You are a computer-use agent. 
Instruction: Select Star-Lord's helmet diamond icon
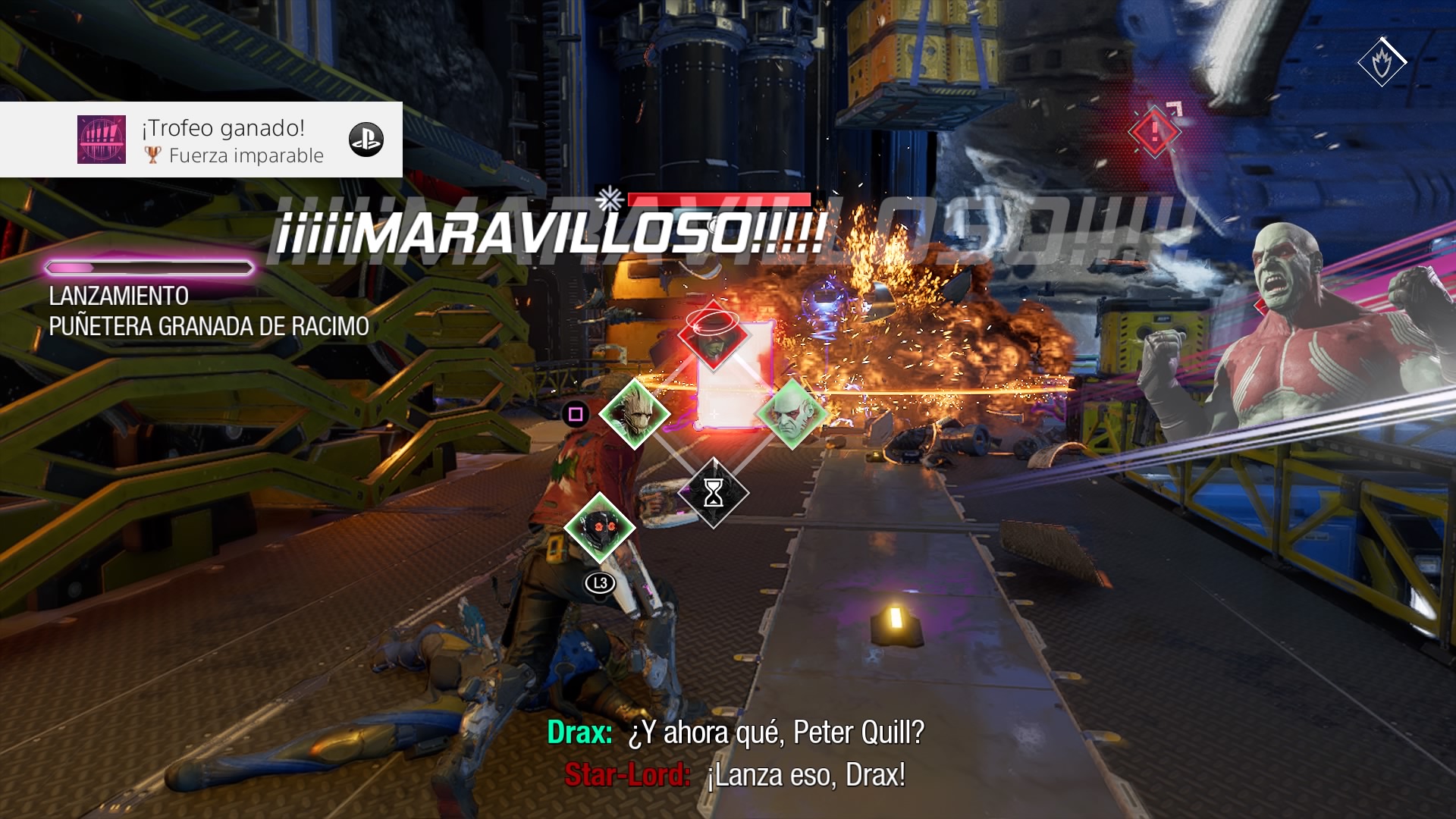pyautogui.click(x=600, y=527)
